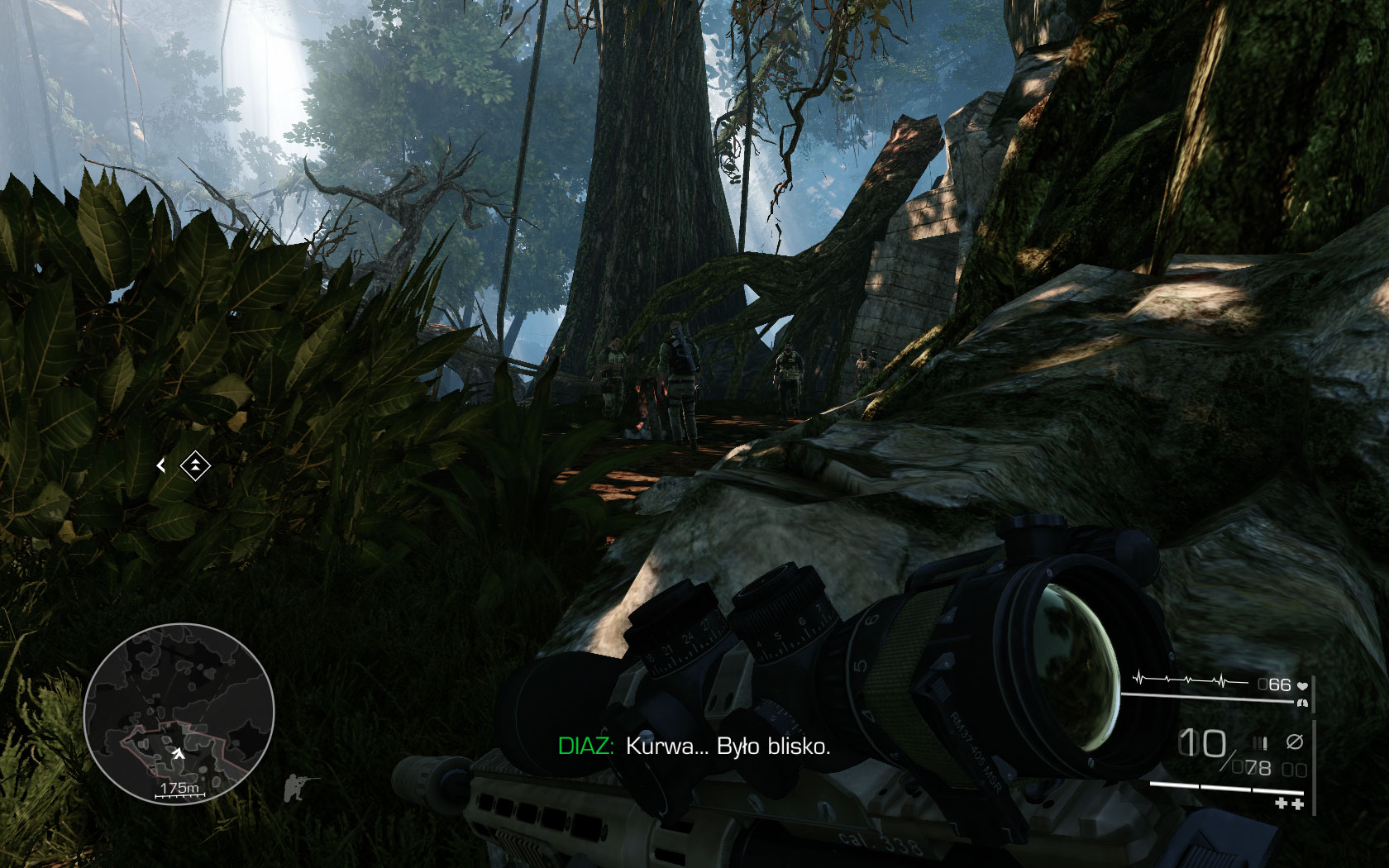Click the double-cross medkit icon
The height and width of the screenshot is (868, 1389).
[x=1289, y=803]
